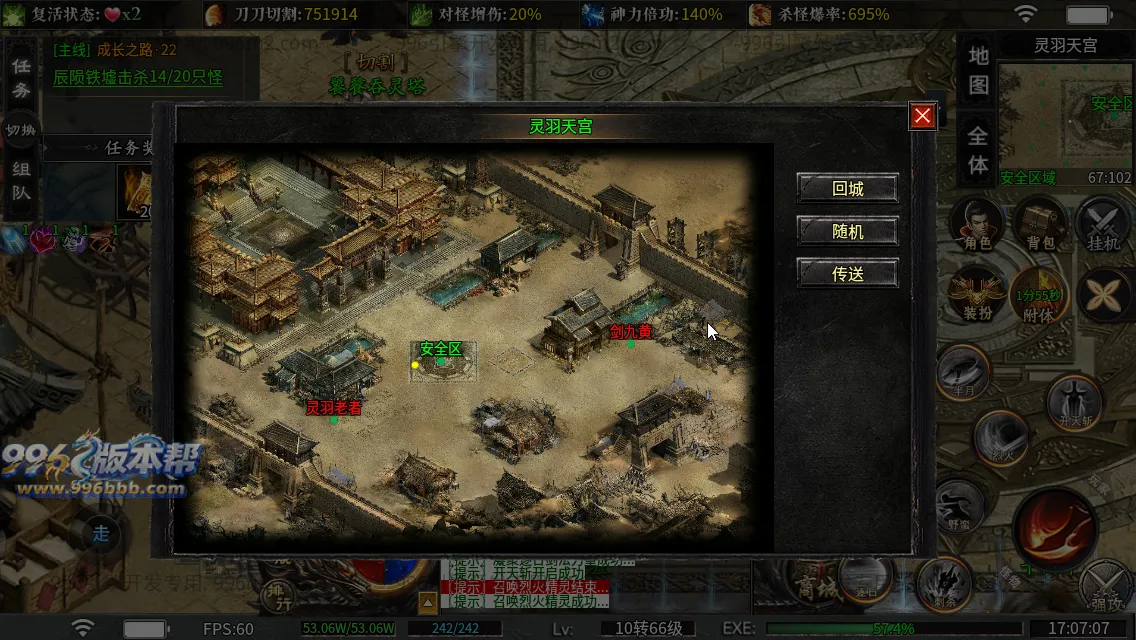Close the 灵羽天宫 map window
This screenshot has height=640, width=1136.
tap(922, 116)
